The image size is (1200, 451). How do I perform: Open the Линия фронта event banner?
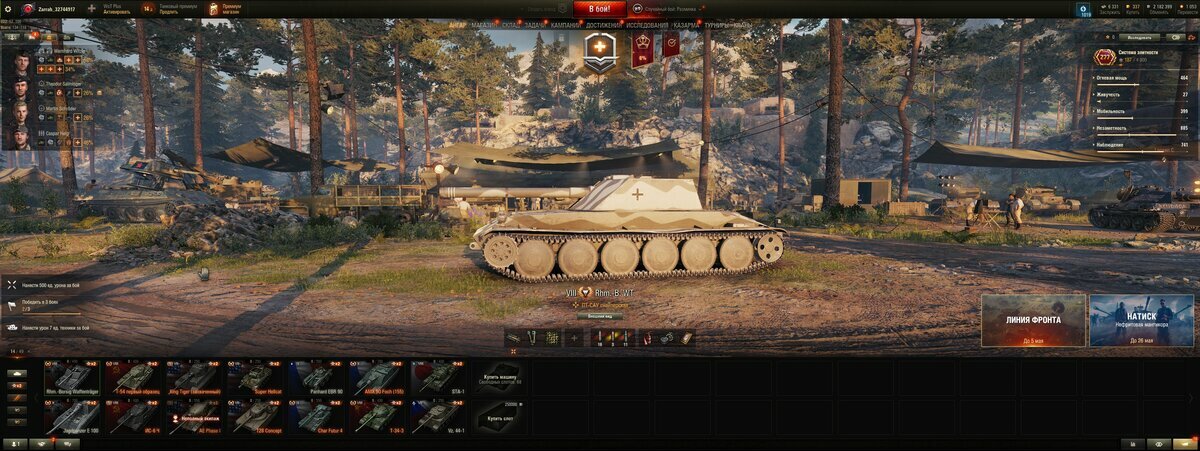(1033, 320)
